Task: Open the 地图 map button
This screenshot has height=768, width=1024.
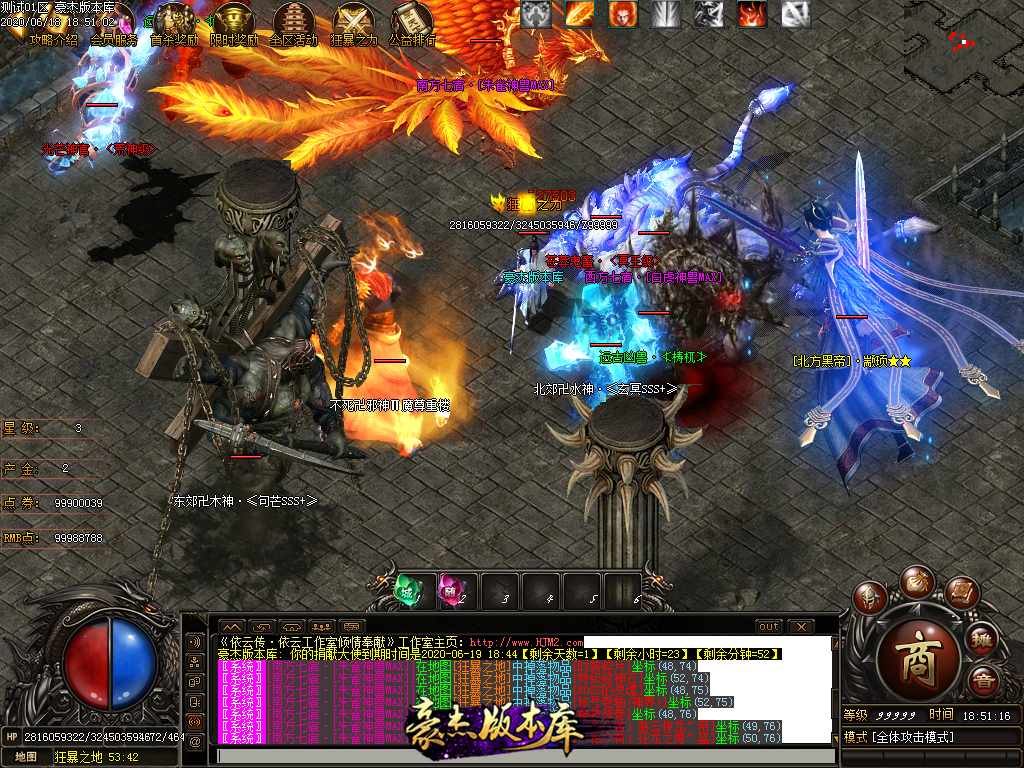Action: coord(25,757)
